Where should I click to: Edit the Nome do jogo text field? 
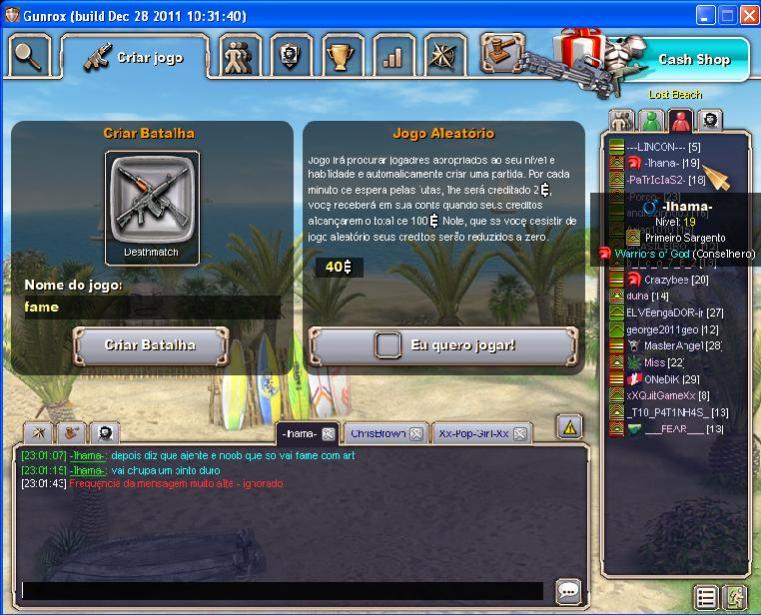coord(150,308)
